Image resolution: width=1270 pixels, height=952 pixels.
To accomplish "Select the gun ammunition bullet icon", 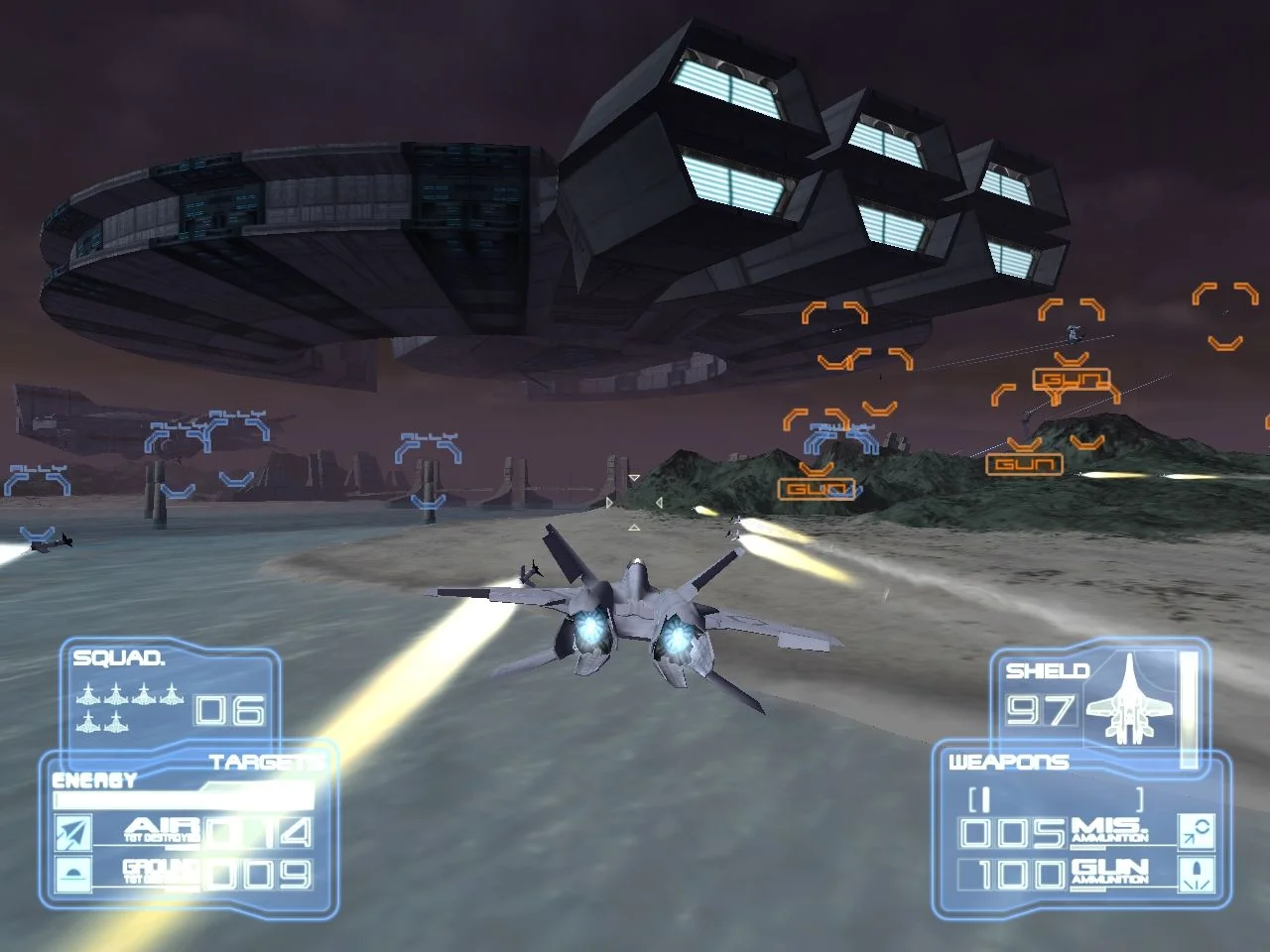I will click(x=1197, y=875).
